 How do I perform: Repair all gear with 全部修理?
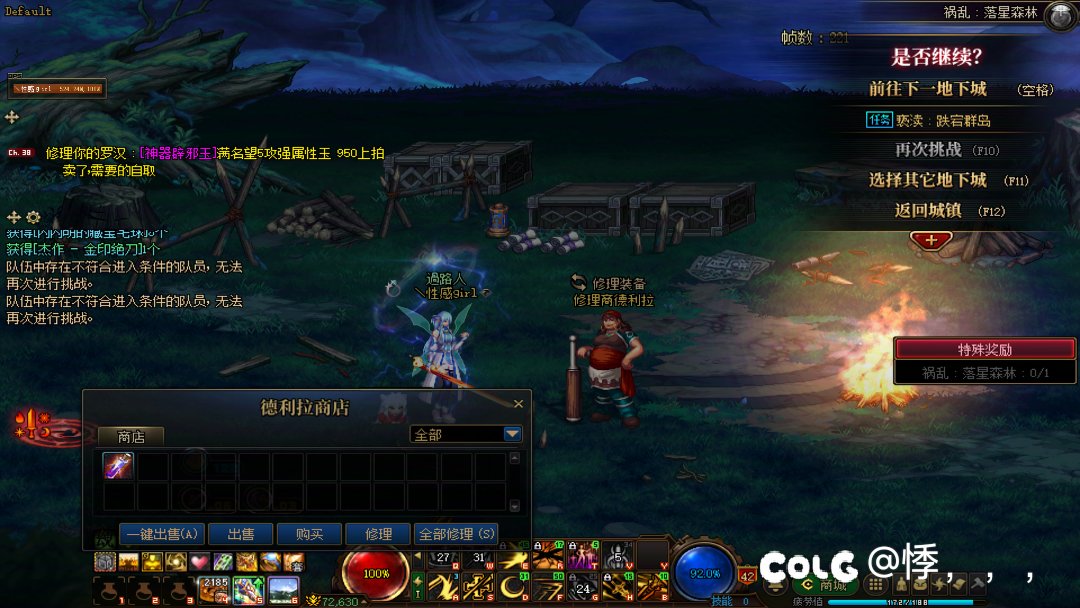tap(457, 535)
